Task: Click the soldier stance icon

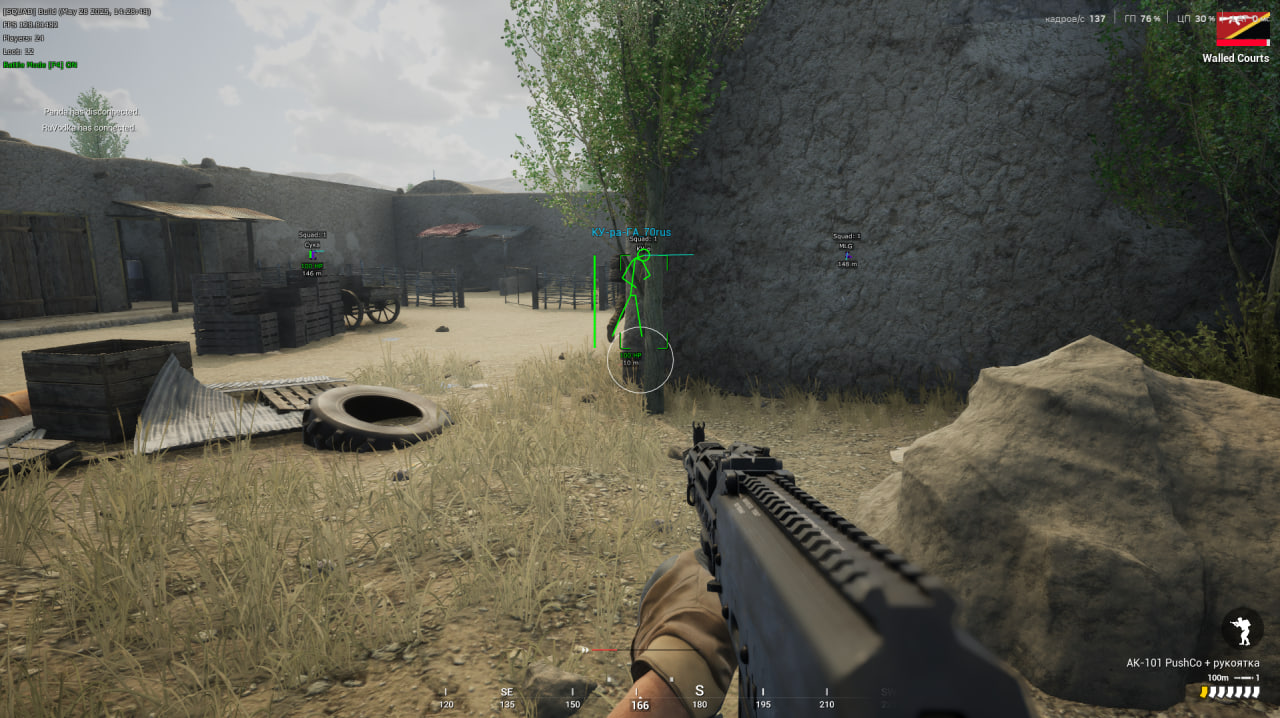Action: point(1241,629)
